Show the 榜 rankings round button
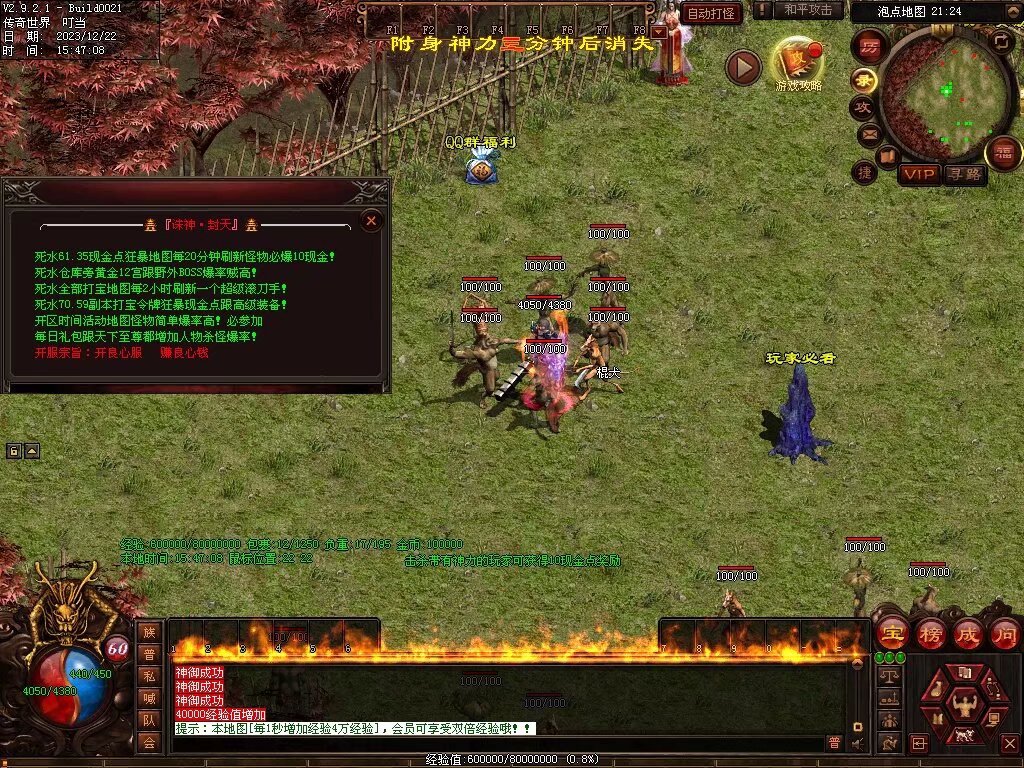This screenshot has height=768, width=1024. [x=931, y=633]
